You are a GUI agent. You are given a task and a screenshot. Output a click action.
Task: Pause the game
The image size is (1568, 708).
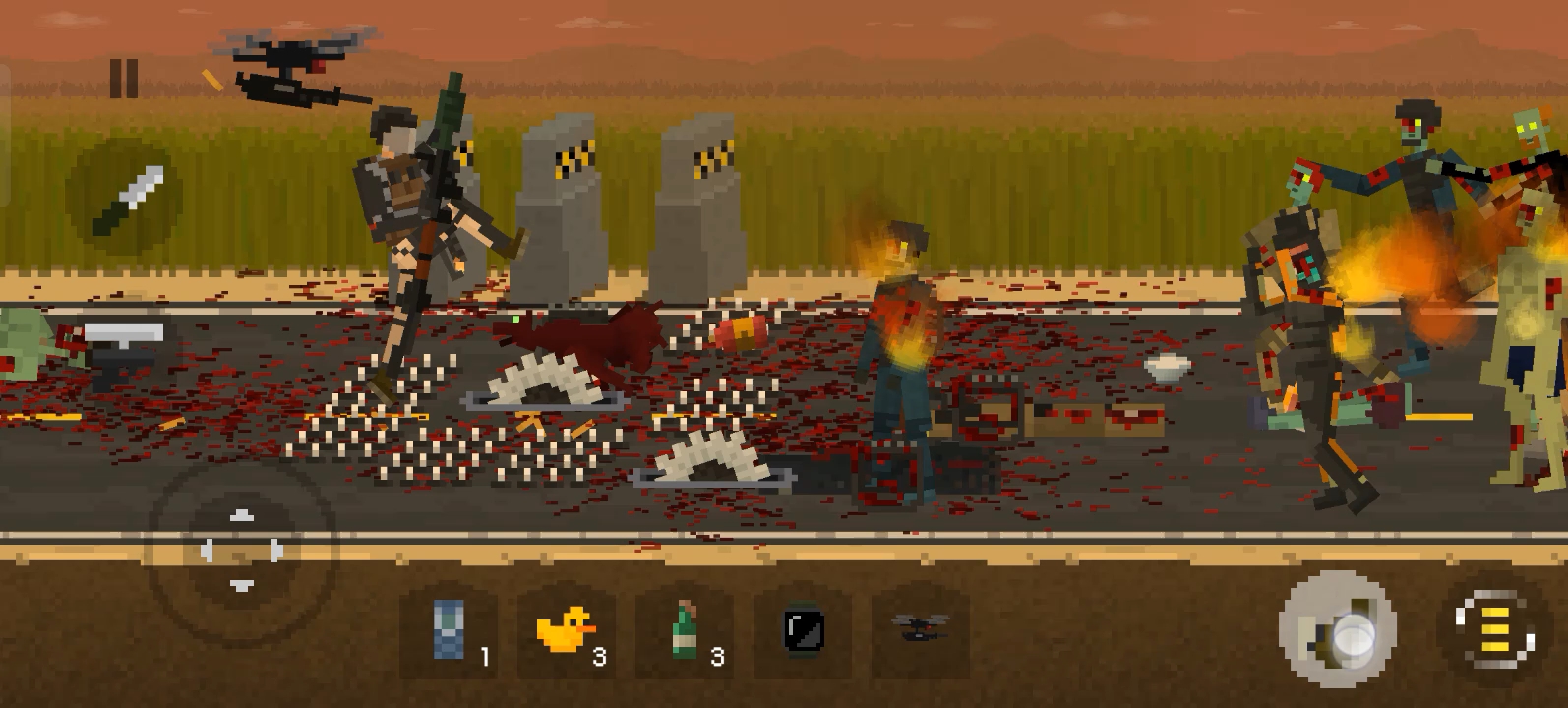click(x=124, y=79)
